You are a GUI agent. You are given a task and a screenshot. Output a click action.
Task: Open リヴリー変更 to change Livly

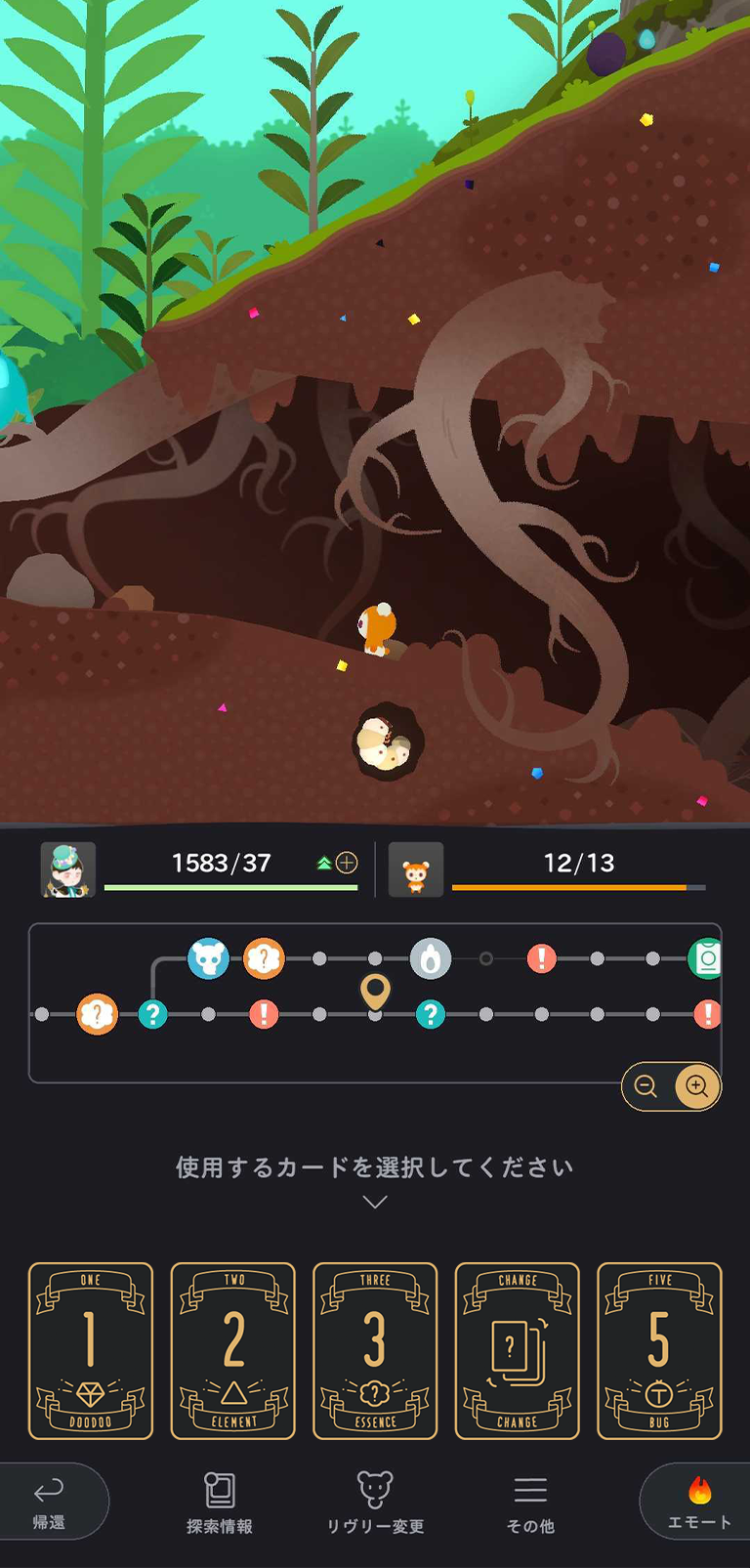(x=375, y=1503)
